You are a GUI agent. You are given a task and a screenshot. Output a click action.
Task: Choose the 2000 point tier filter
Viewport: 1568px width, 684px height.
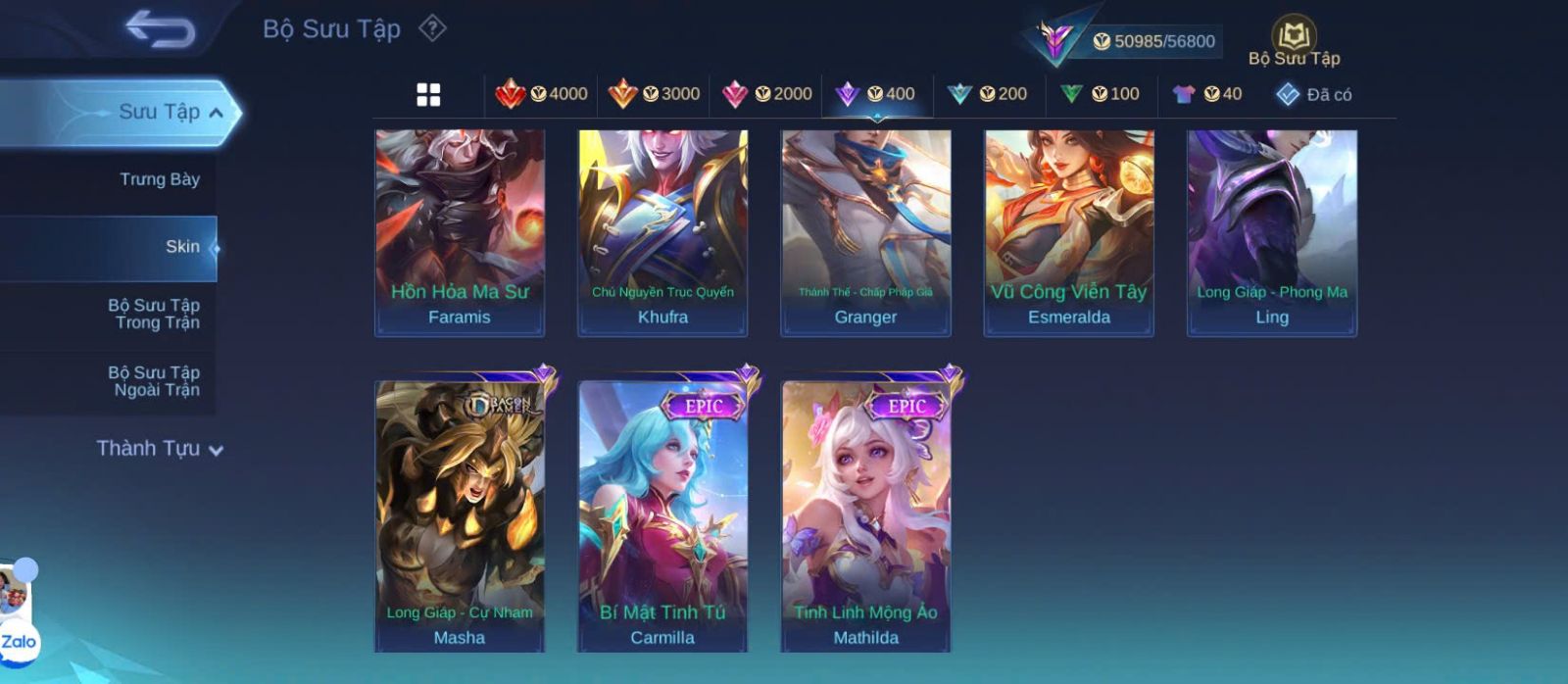tap(767, 94)
